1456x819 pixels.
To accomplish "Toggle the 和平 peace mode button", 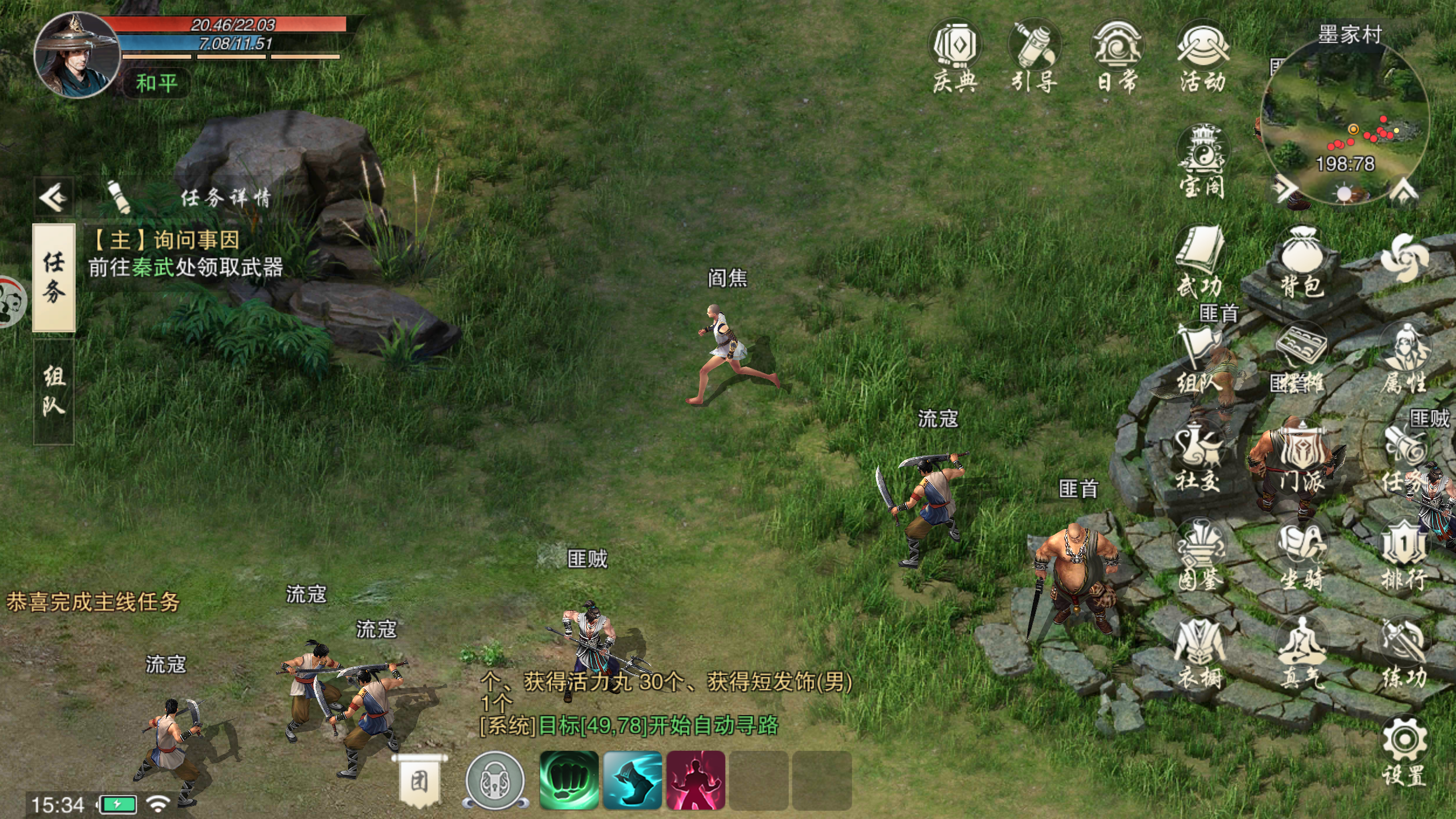I will [156, 84].
